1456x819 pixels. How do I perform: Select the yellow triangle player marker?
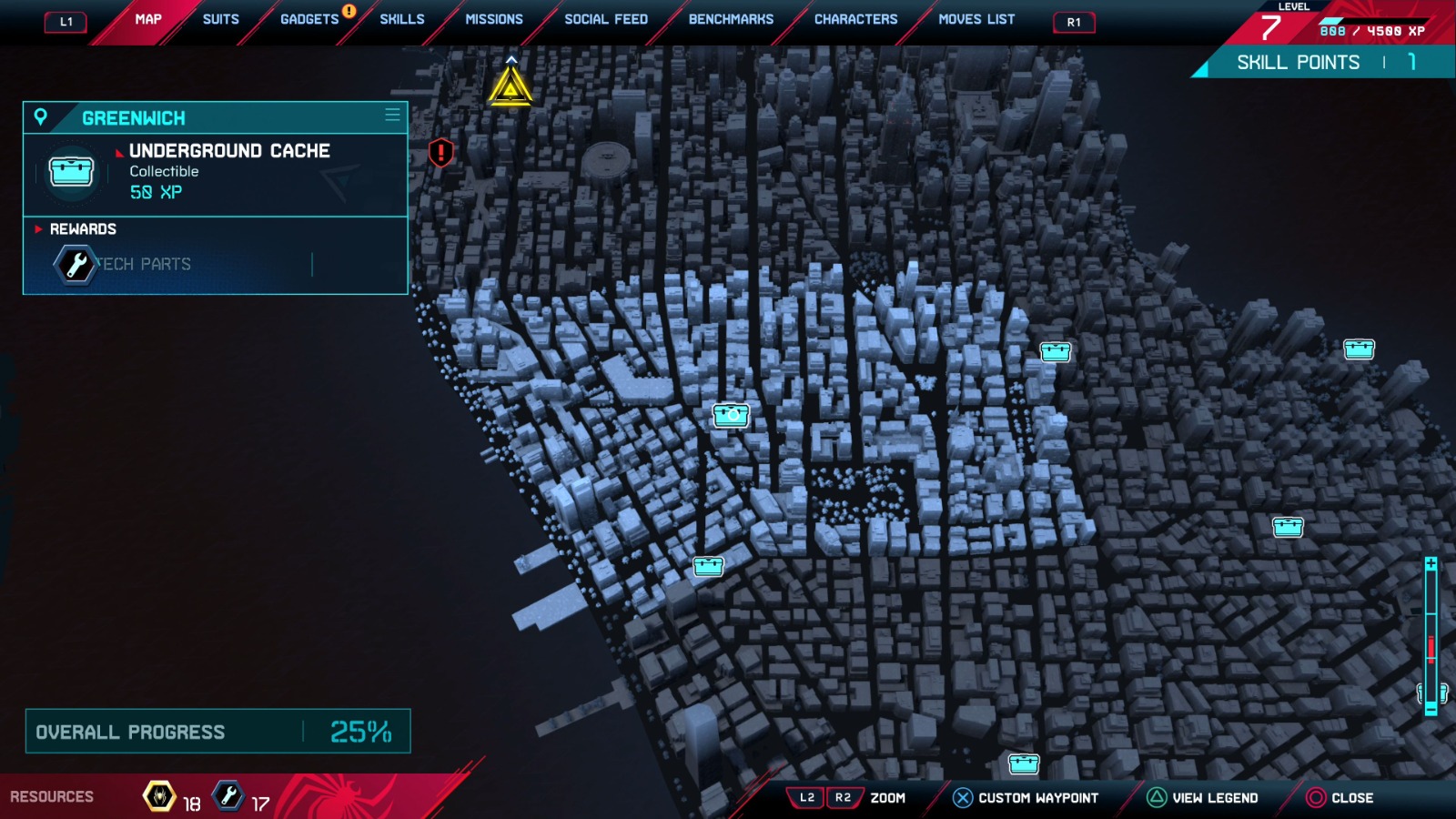click(511, 88)
